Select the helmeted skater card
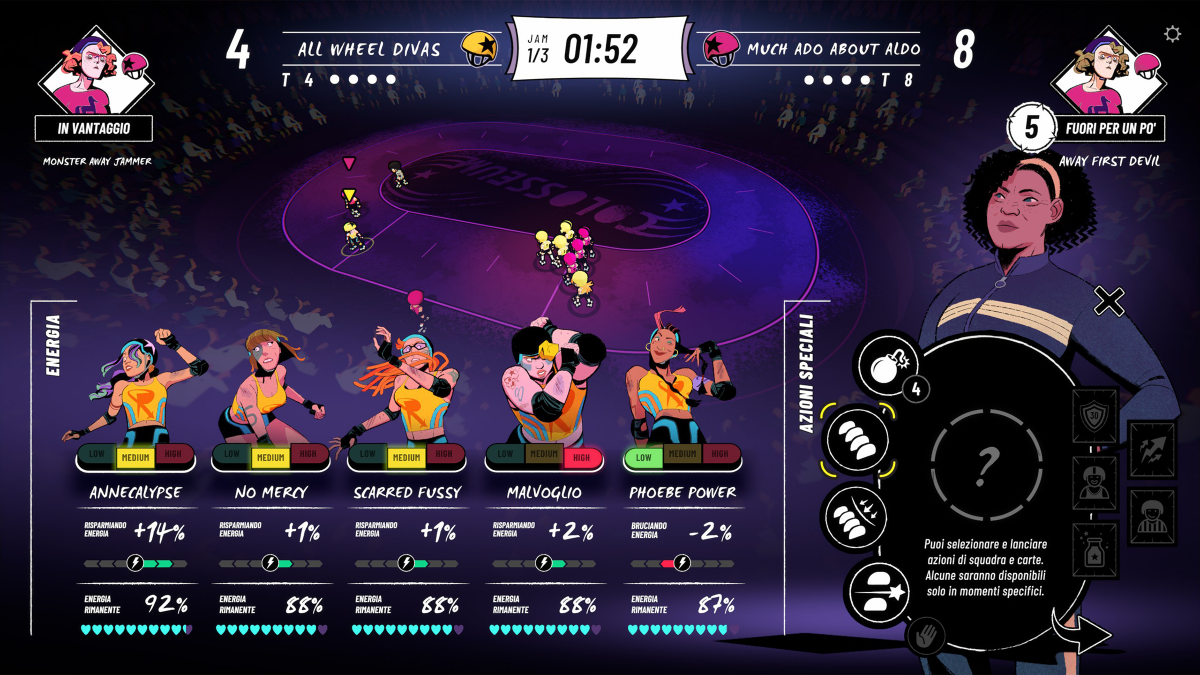 [x=1093, y=482]
